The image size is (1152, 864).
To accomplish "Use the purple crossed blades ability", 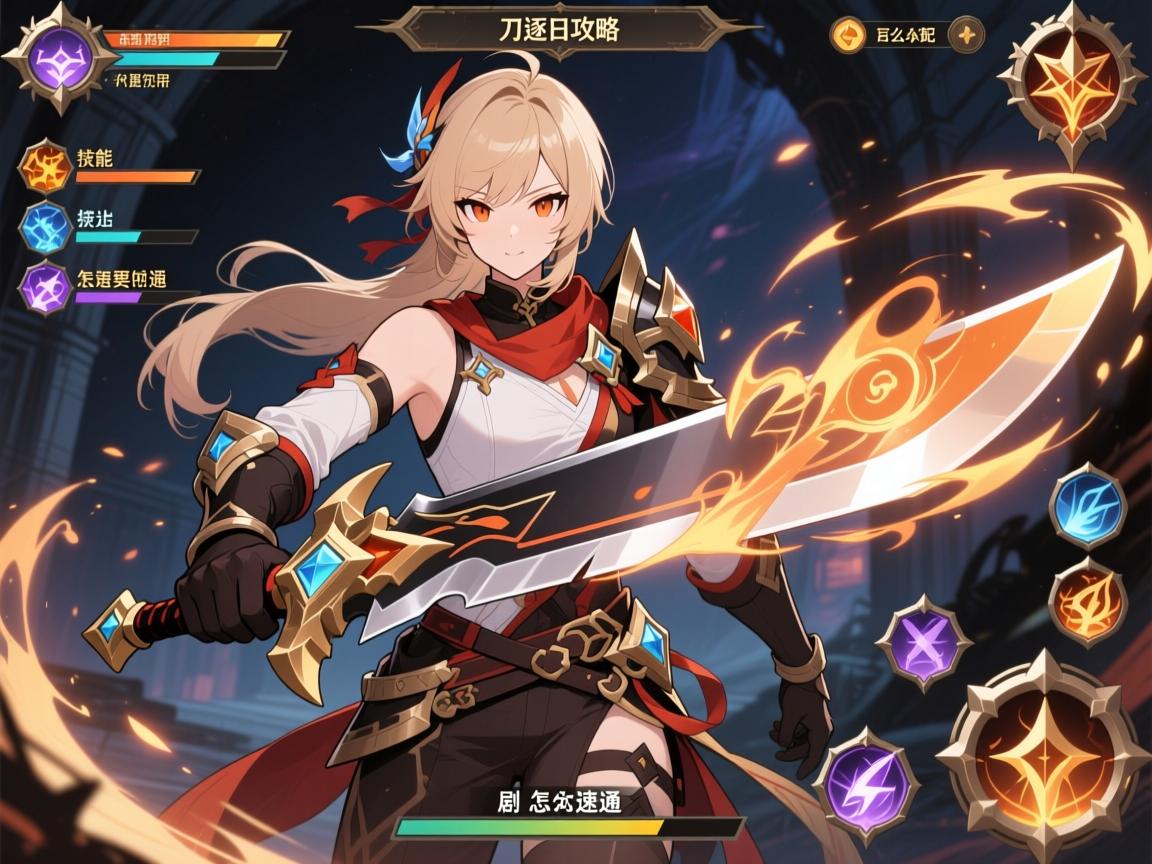I will tap(923, 642).
